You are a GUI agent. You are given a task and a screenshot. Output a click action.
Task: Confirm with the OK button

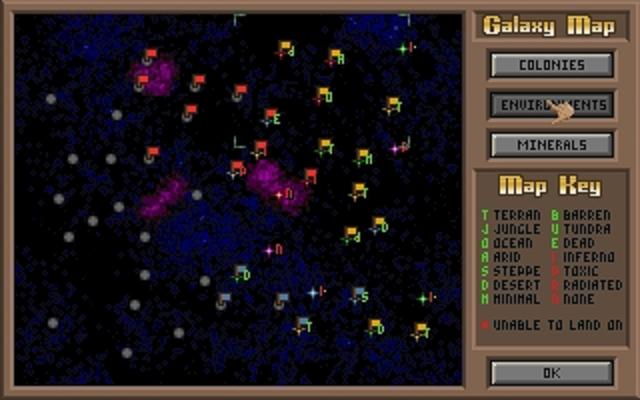click(x=551, y=372)
